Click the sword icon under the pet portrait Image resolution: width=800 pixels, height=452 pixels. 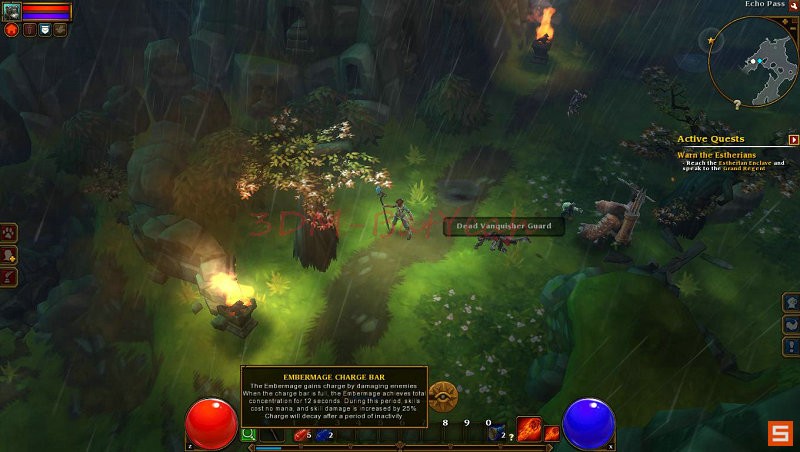click(29, 30)
